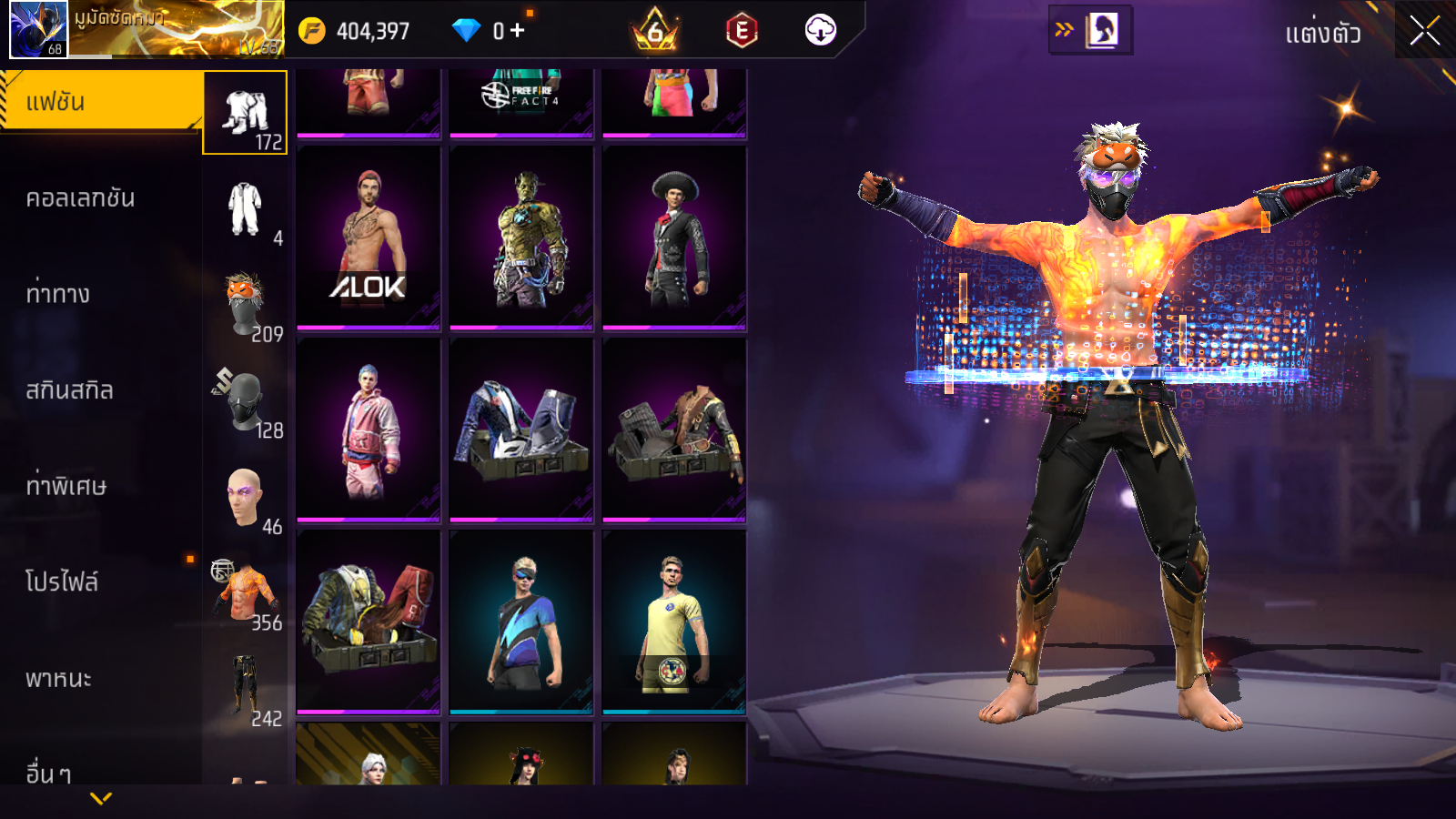Select the blue lightning shirt outfit
The image size is (1456, 819).
coord(521,622)
